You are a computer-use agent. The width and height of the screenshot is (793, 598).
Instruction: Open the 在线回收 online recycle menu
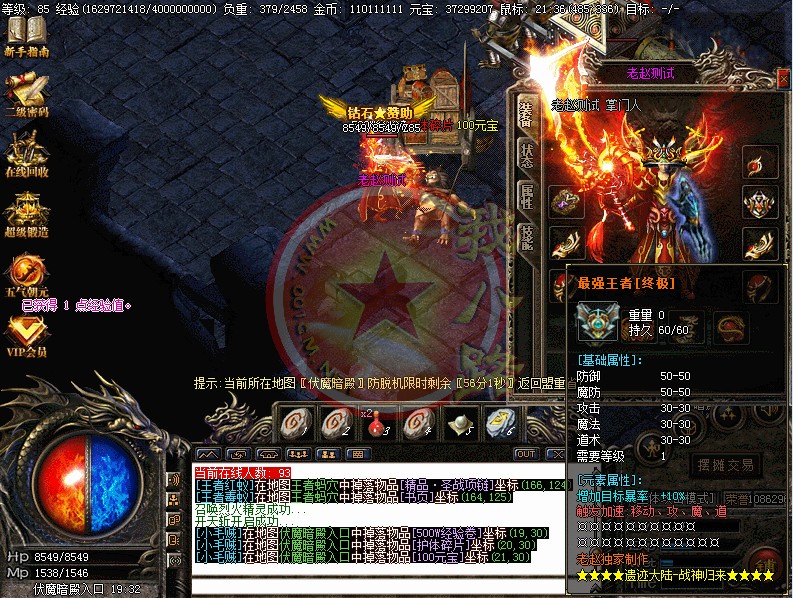tap(26, 152)
